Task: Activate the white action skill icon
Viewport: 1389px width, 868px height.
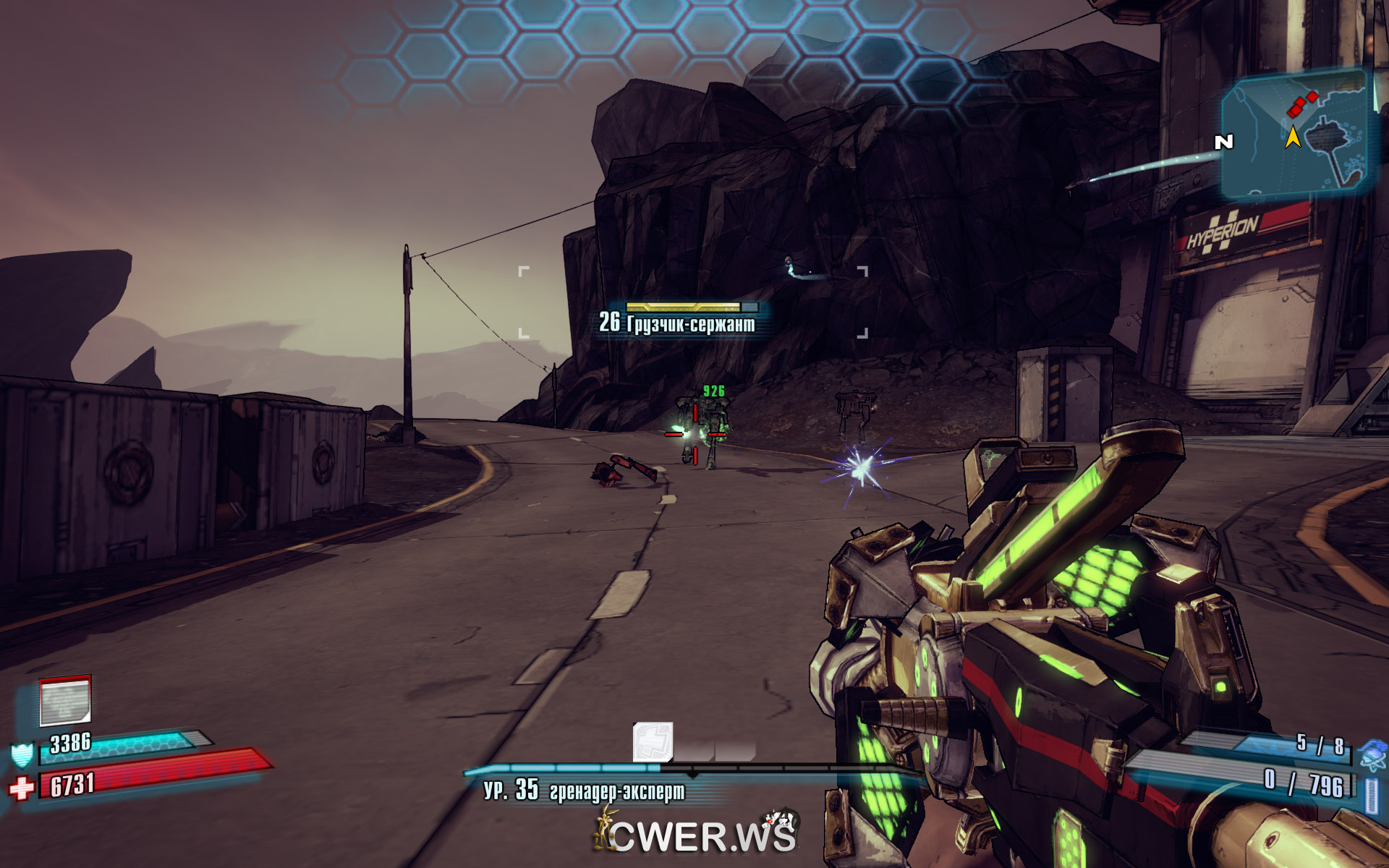Action: (653, 742)
